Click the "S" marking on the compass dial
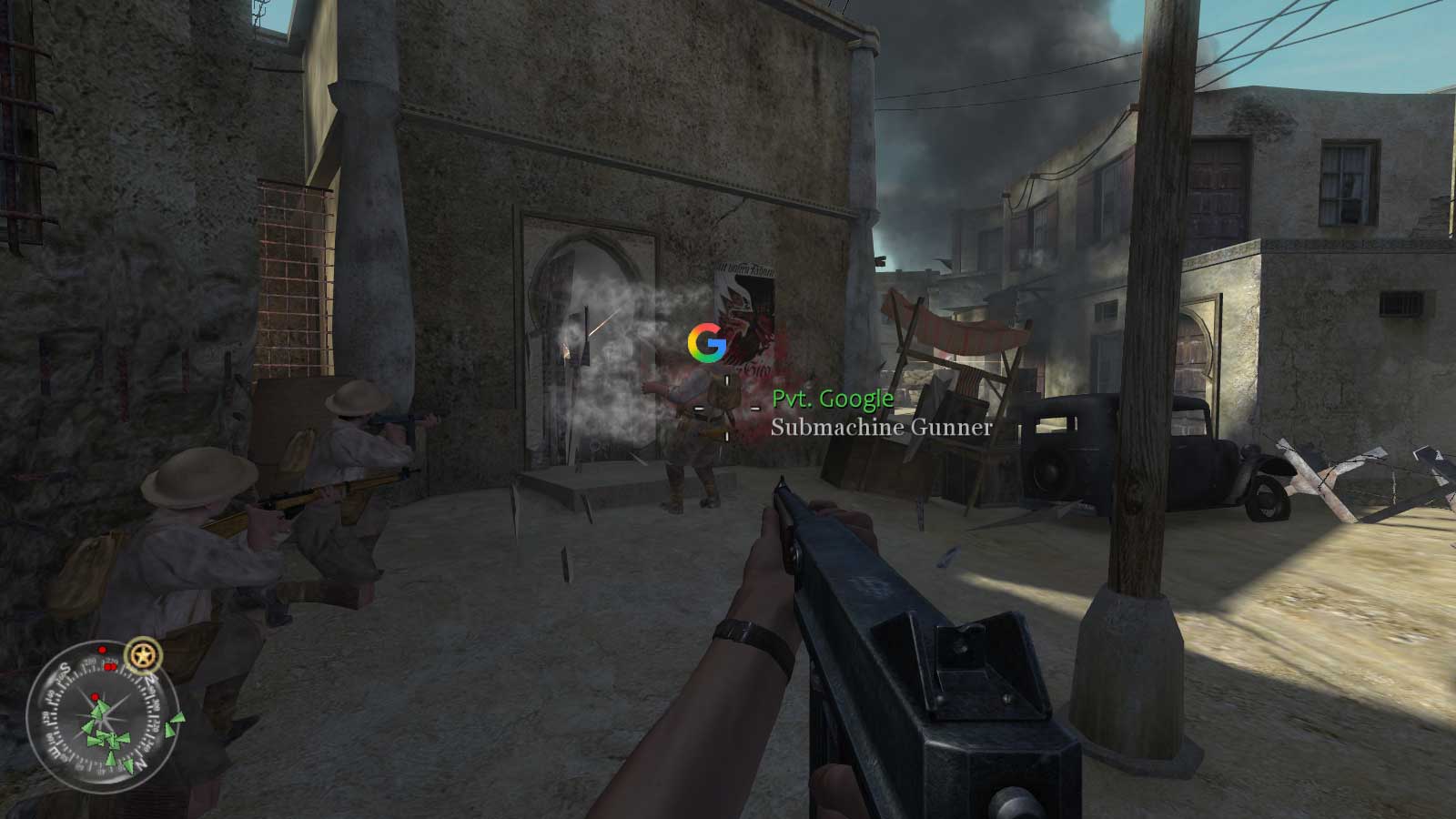Viewport: 1456px width, 819px height. [66, 667]
